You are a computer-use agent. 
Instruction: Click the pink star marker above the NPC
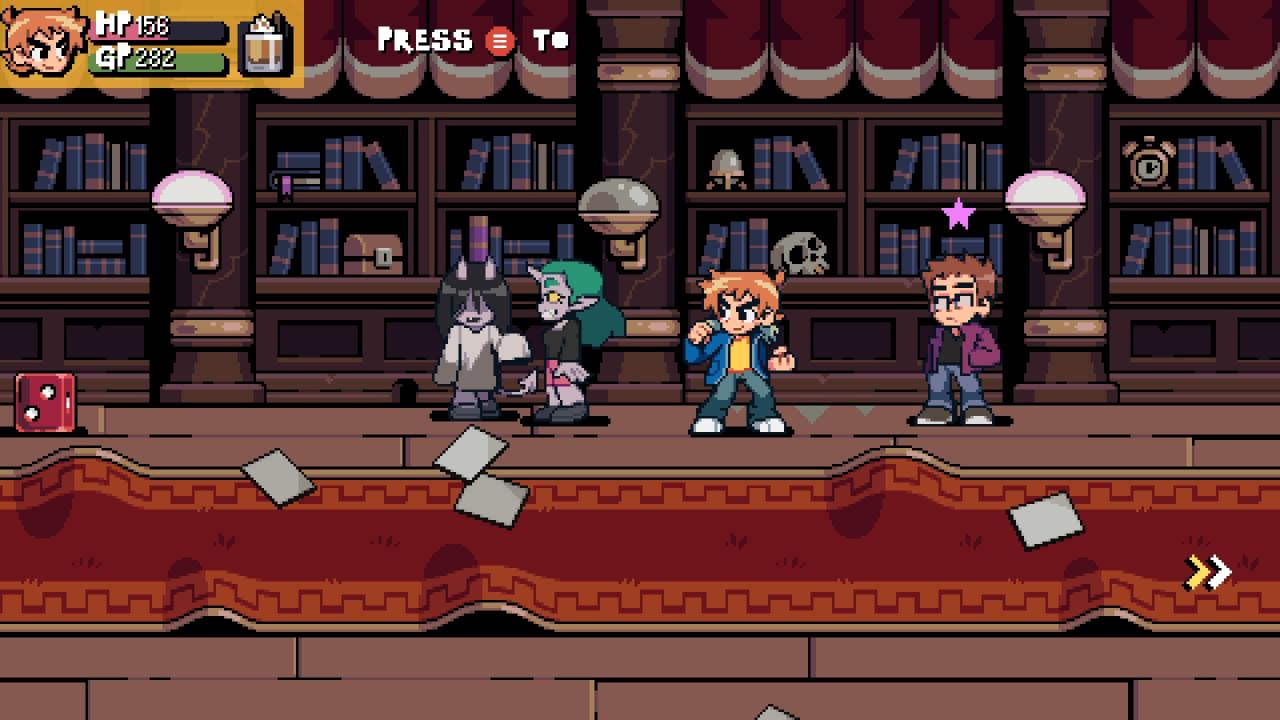pyautogui.click(x=958, y=213)
